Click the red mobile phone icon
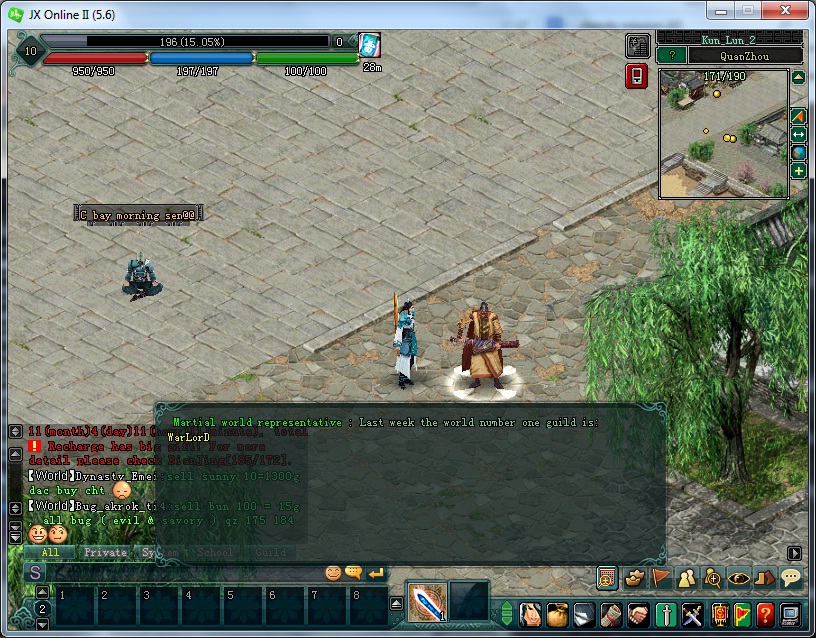Viewport: 816px width, 639px height. click(636, 76)
